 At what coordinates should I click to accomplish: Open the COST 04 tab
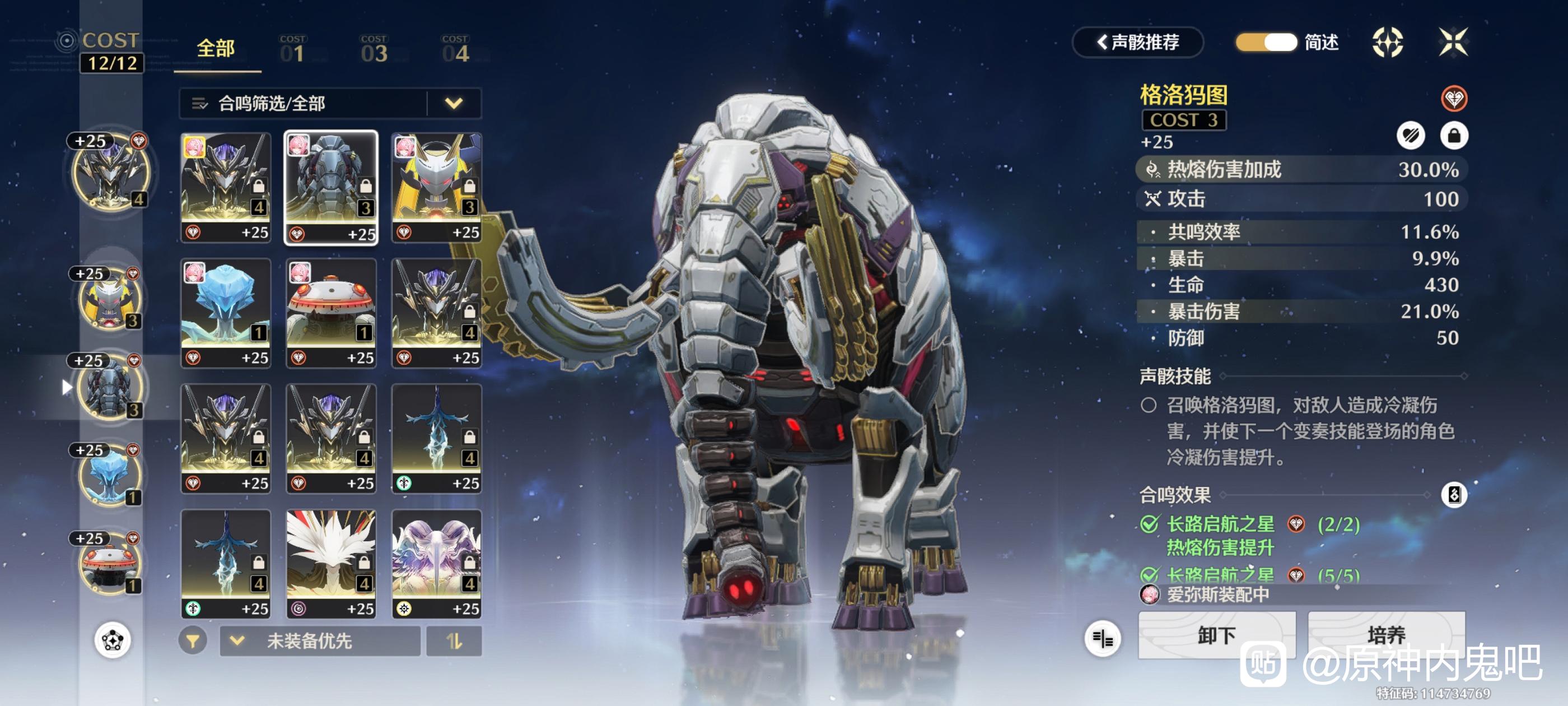[x=455, y=49]
